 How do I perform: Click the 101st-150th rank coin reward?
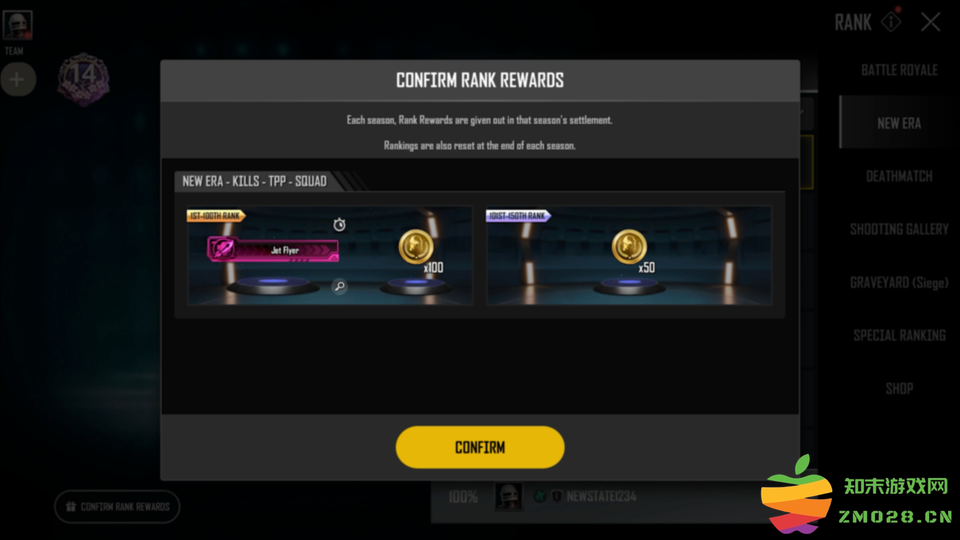tap(629, 248)
